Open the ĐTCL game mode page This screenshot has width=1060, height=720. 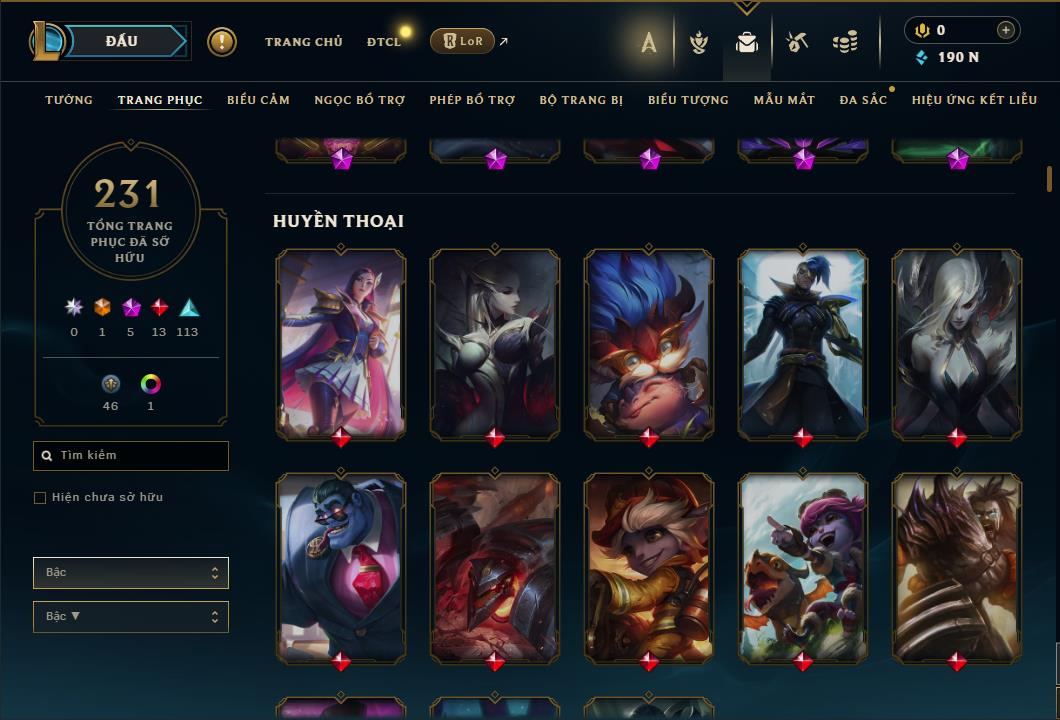[x=383, y=42]
